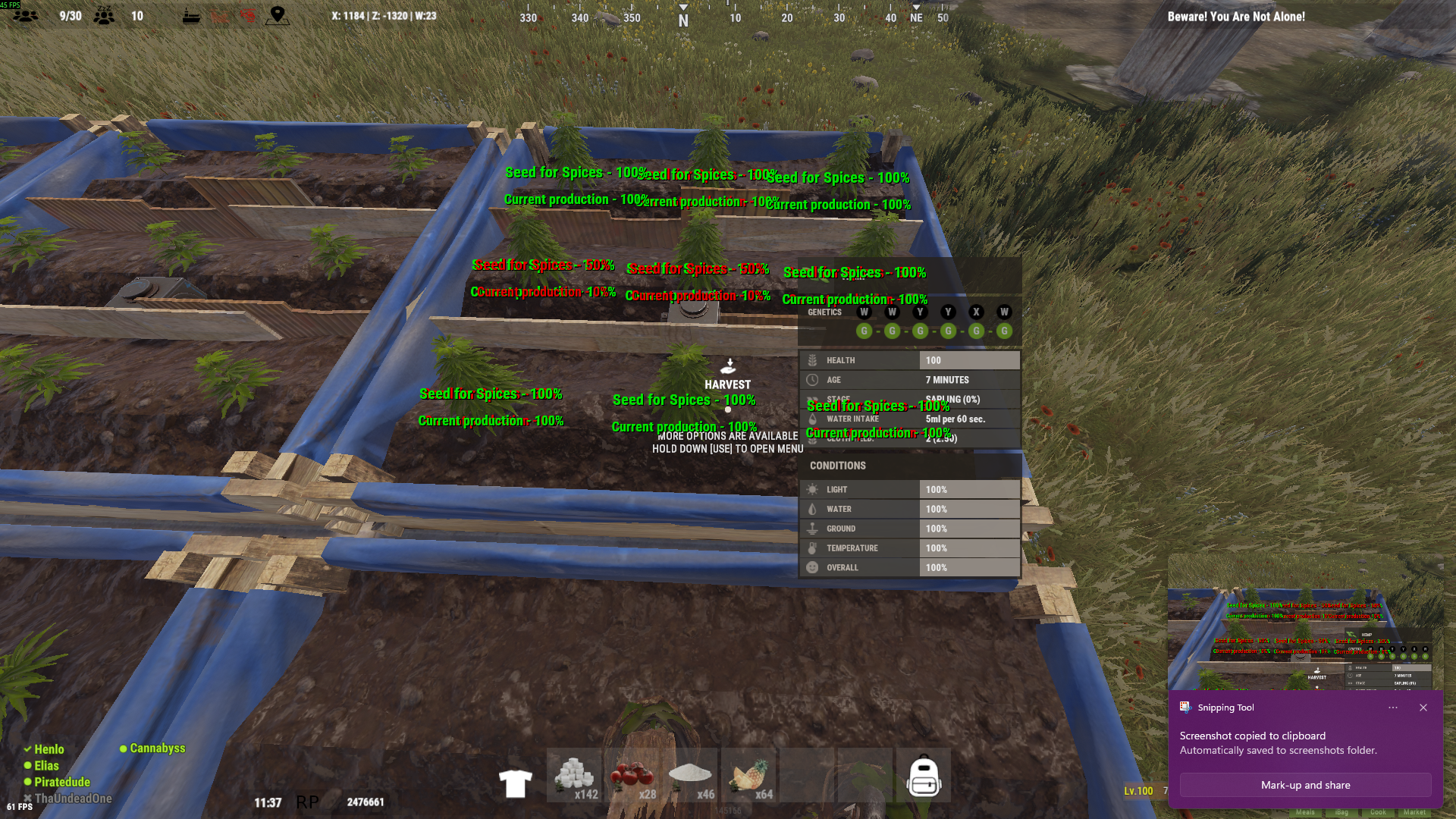Select the map marker icon

point(278,15)
